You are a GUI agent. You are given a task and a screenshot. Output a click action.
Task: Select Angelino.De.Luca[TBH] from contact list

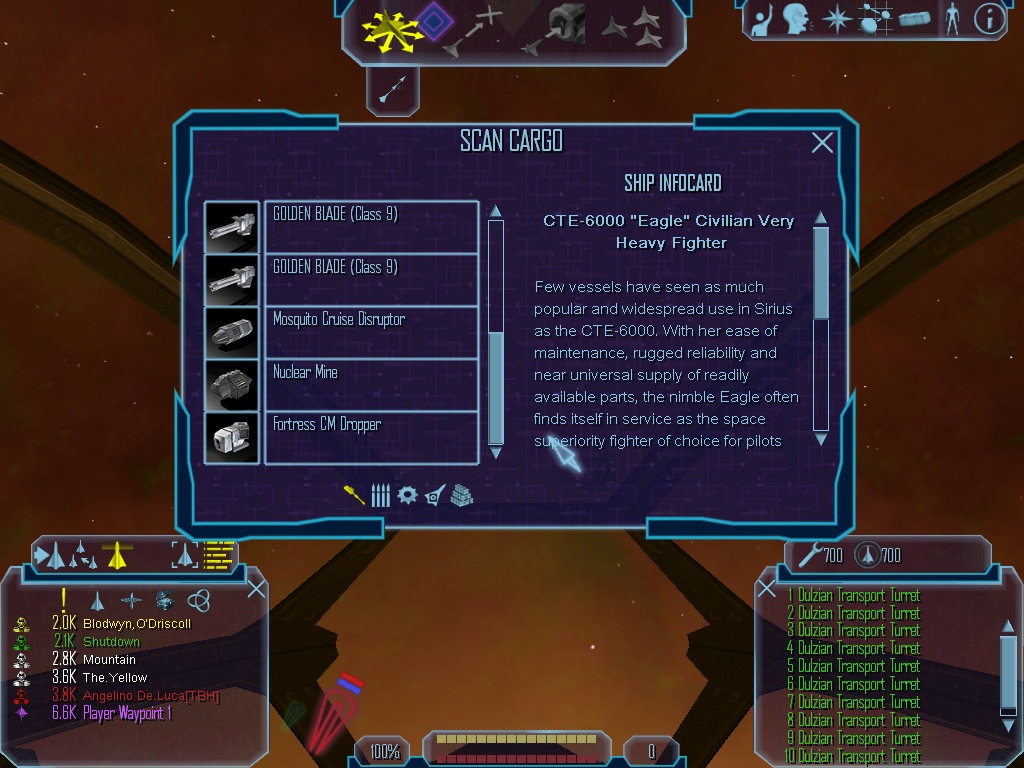click(150, 695)
